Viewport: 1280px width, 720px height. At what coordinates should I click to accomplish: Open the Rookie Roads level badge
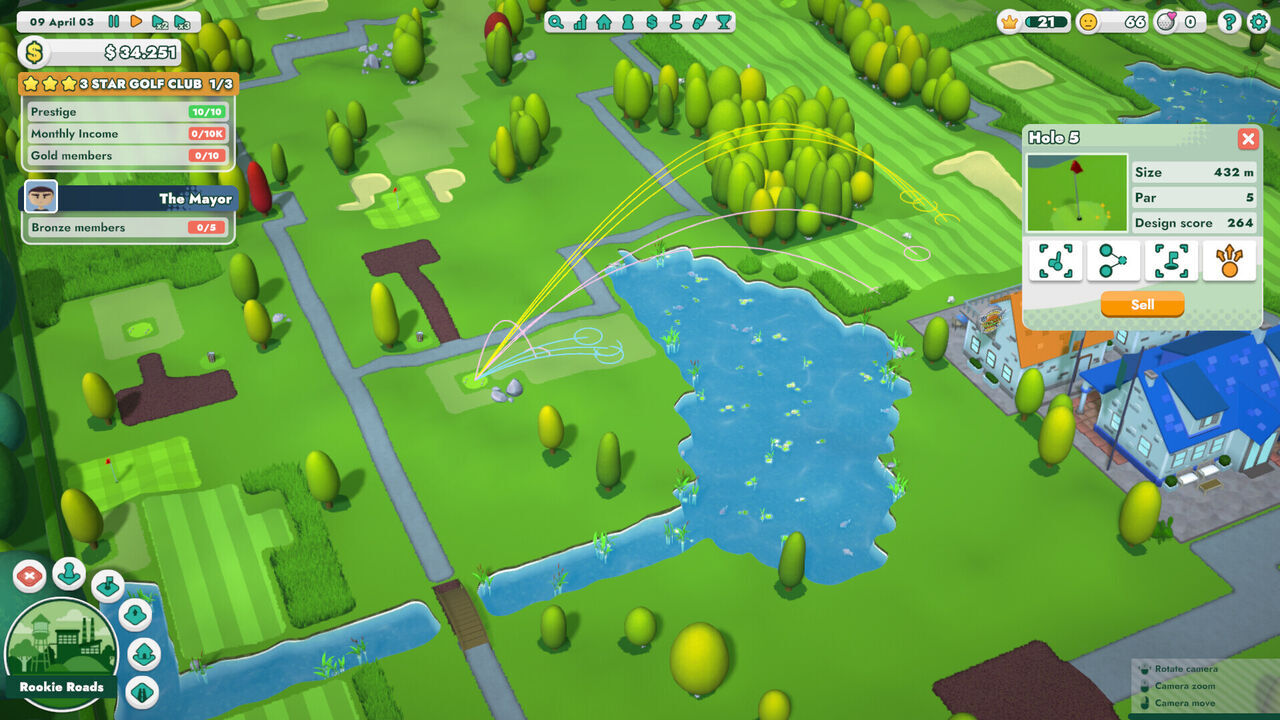(61, 654)
